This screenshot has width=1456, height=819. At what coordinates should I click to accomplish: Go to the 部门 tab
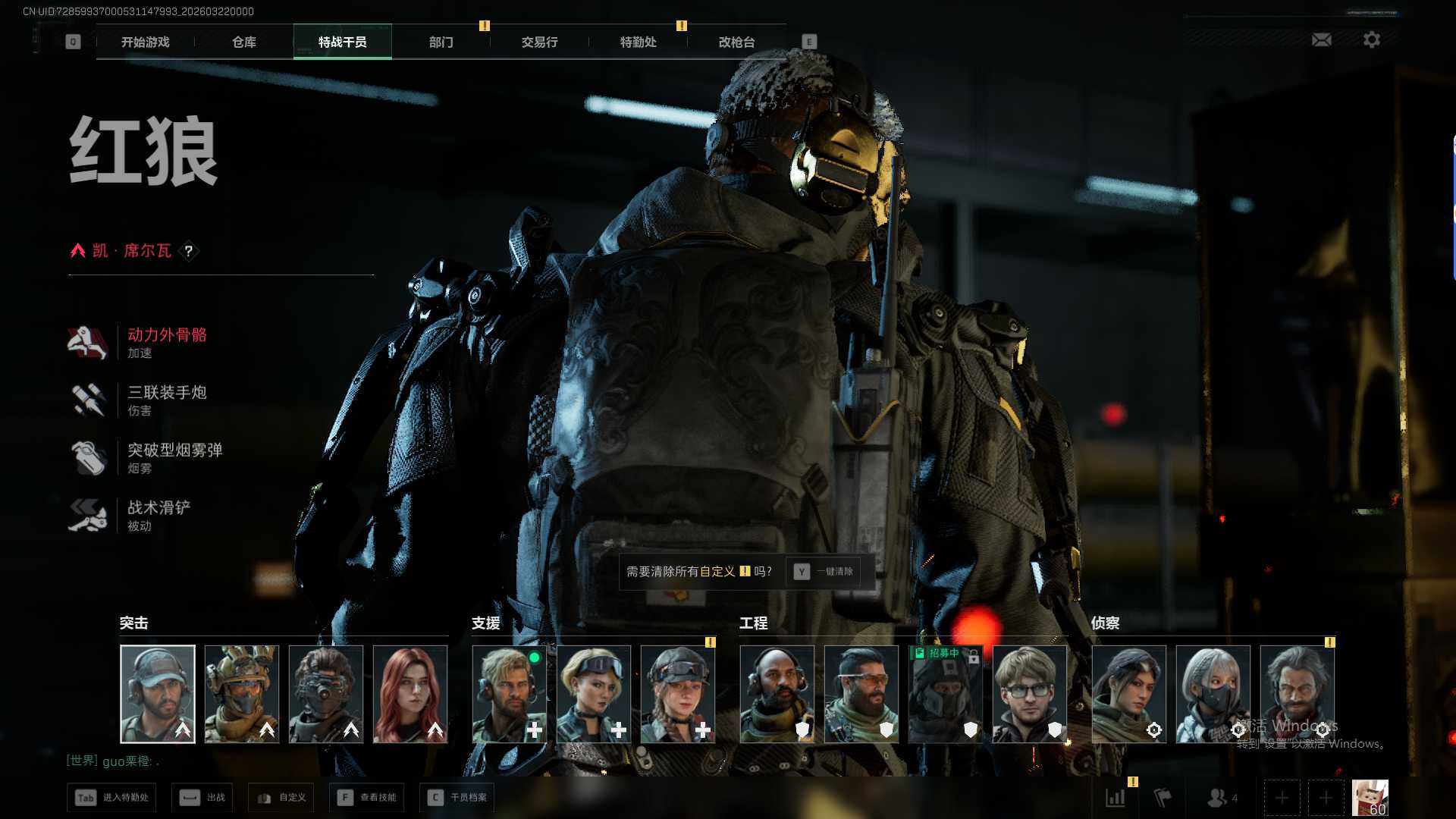point(441,42)
